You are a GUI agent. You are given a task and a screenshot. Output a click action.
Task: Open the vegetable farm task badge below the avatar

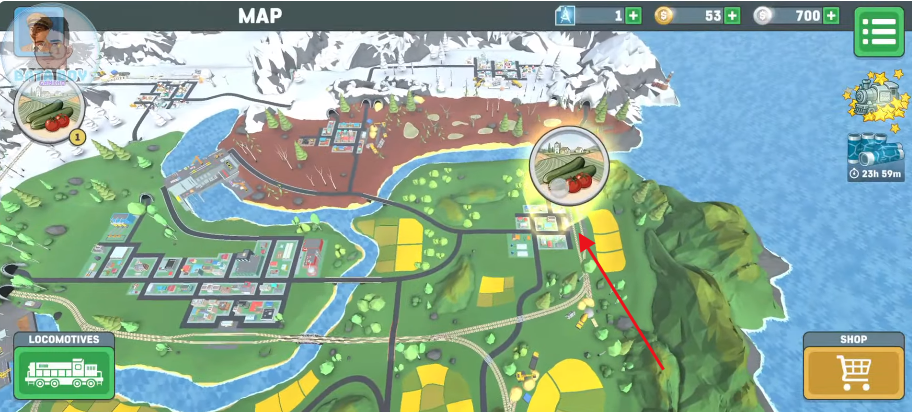47,109
